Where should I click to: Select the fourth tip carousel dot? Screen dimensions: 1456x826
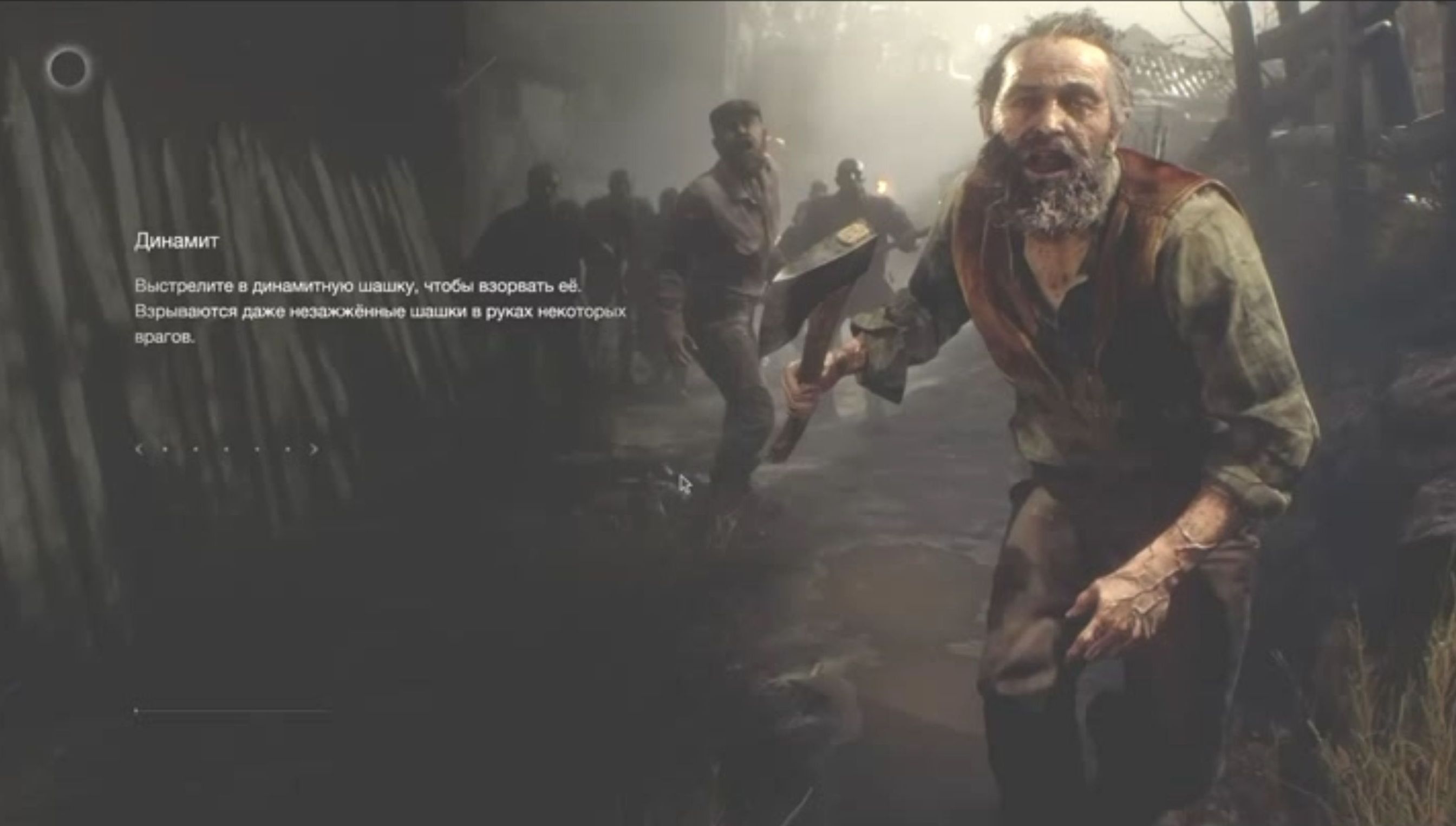[257, 450]
